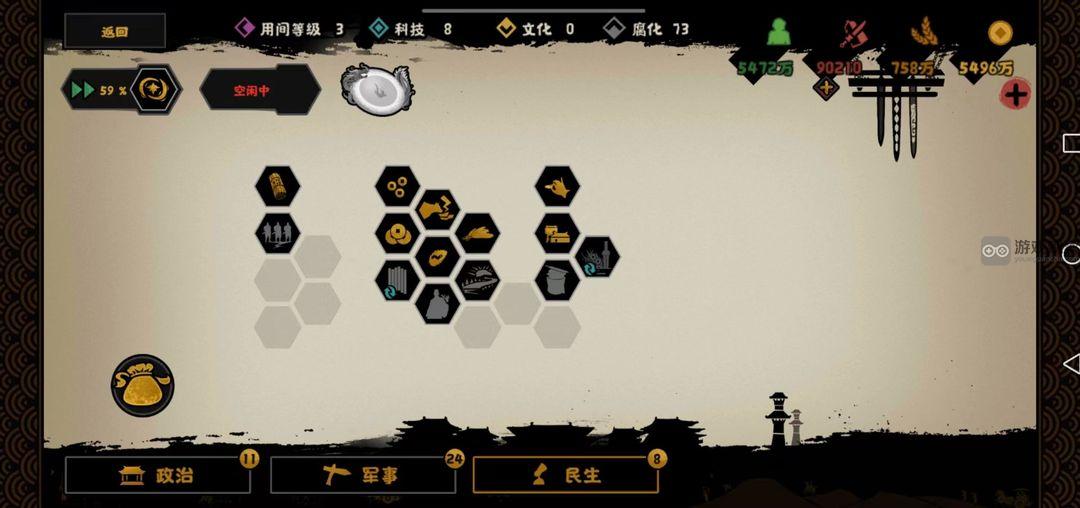Select the wheat sheaf tech node
Viewport: 1080px width, 508px height.
click(x=477, y=233)
